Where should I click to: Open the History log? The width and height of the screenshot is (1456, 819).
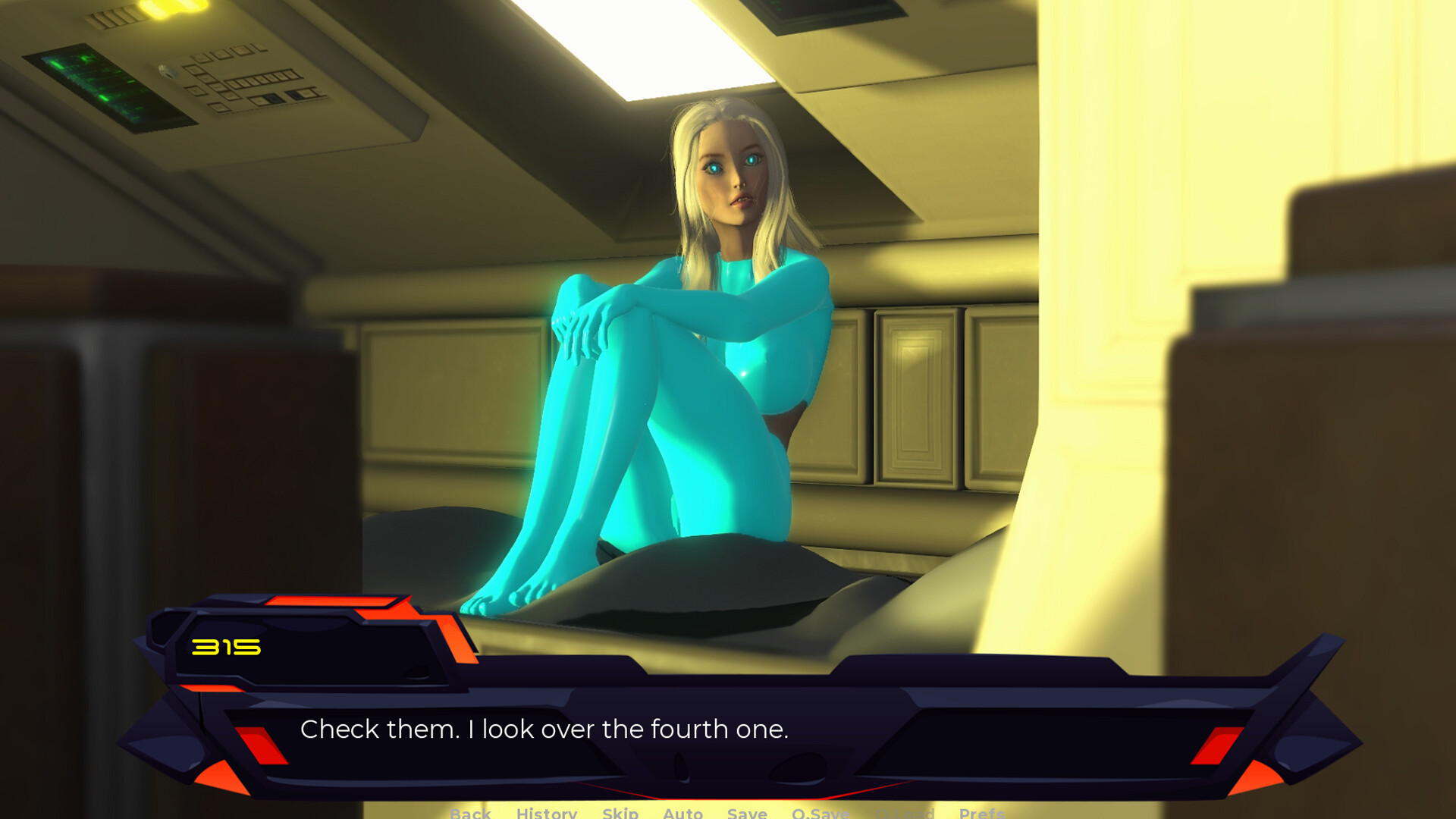(x=548, y=813)
